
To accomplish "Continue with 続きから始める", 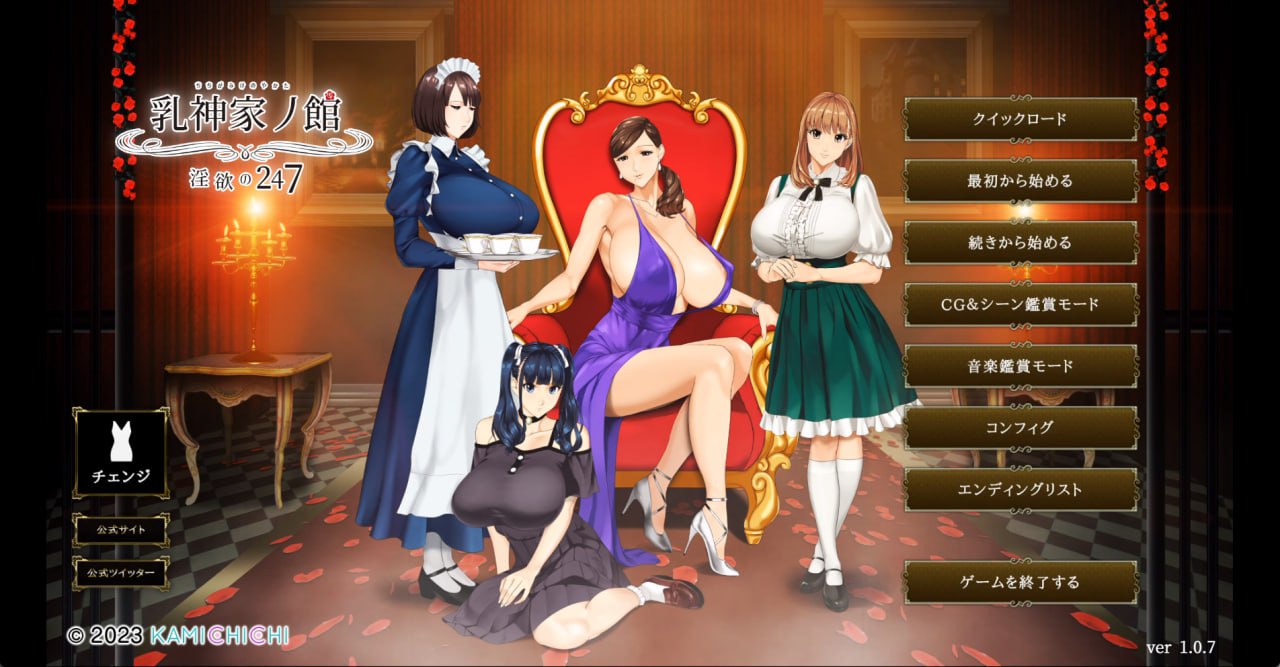I will coord(1020,243).
